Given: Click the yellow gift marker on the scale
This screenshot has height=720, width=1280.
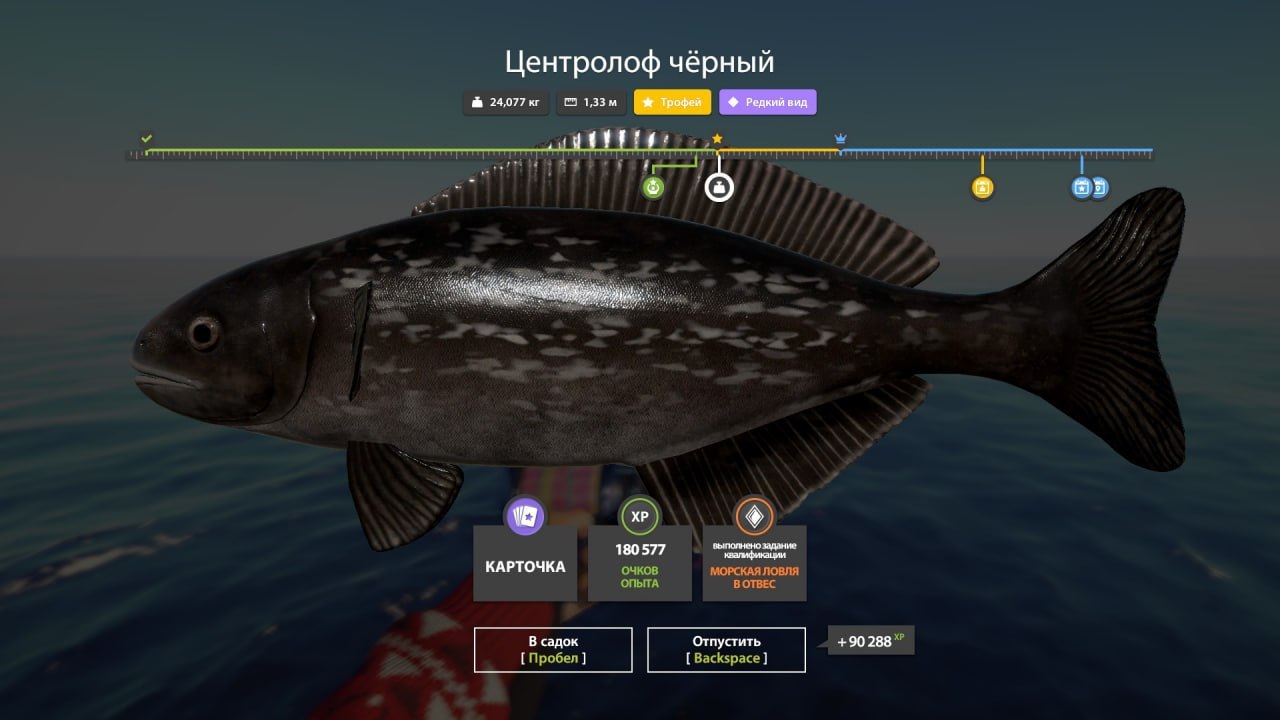Looking at the screenshot, I should [x=982, y=187].
